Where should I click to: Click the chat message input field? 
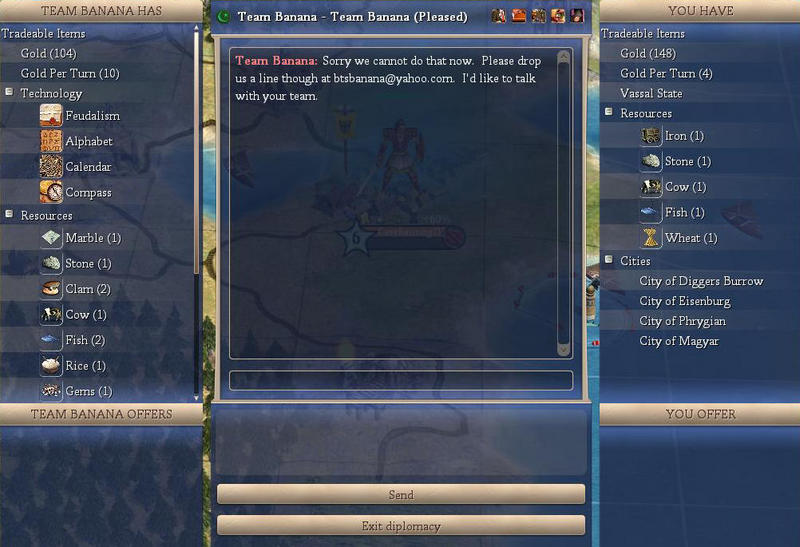[x=400, y=380]
